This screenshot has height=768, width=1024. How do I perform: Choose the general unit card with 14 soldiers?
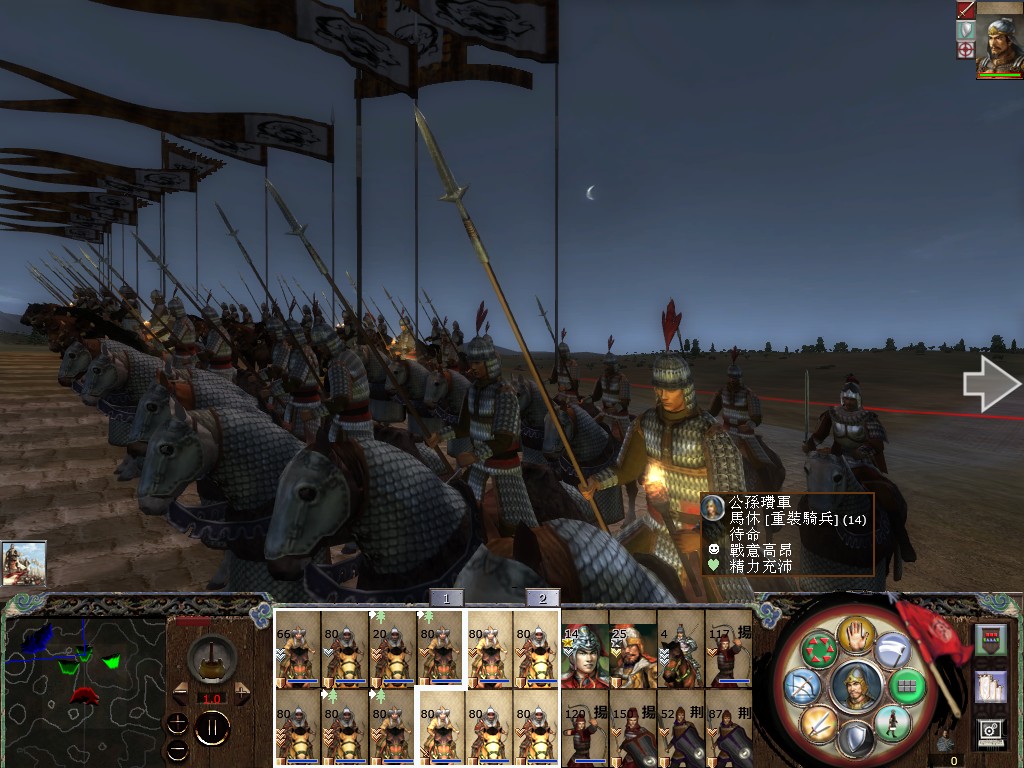click(584, 655)
